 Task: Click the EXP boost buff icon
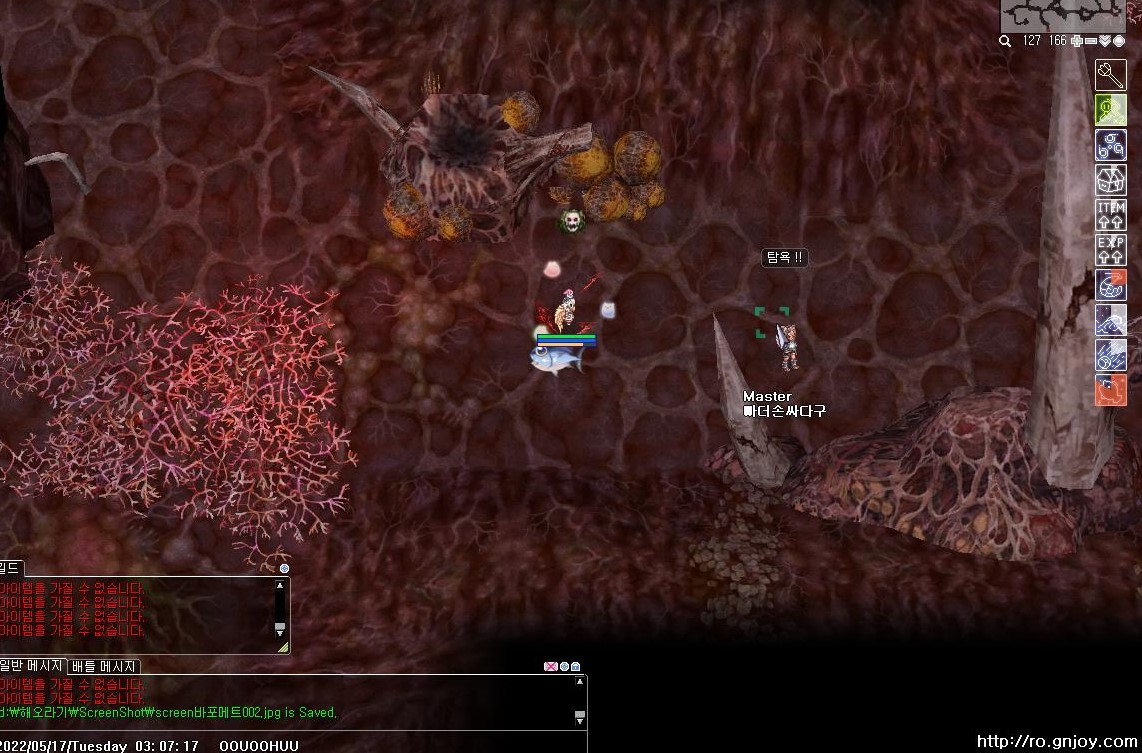tap(1111, 250)
